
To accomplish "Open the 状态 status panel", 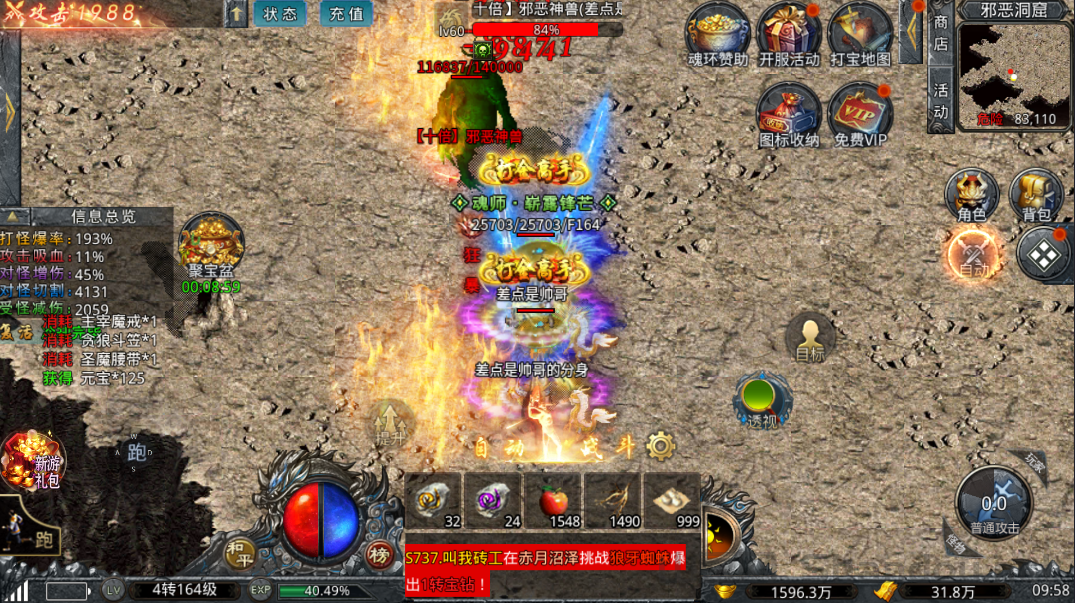I will tap(280, 14).
